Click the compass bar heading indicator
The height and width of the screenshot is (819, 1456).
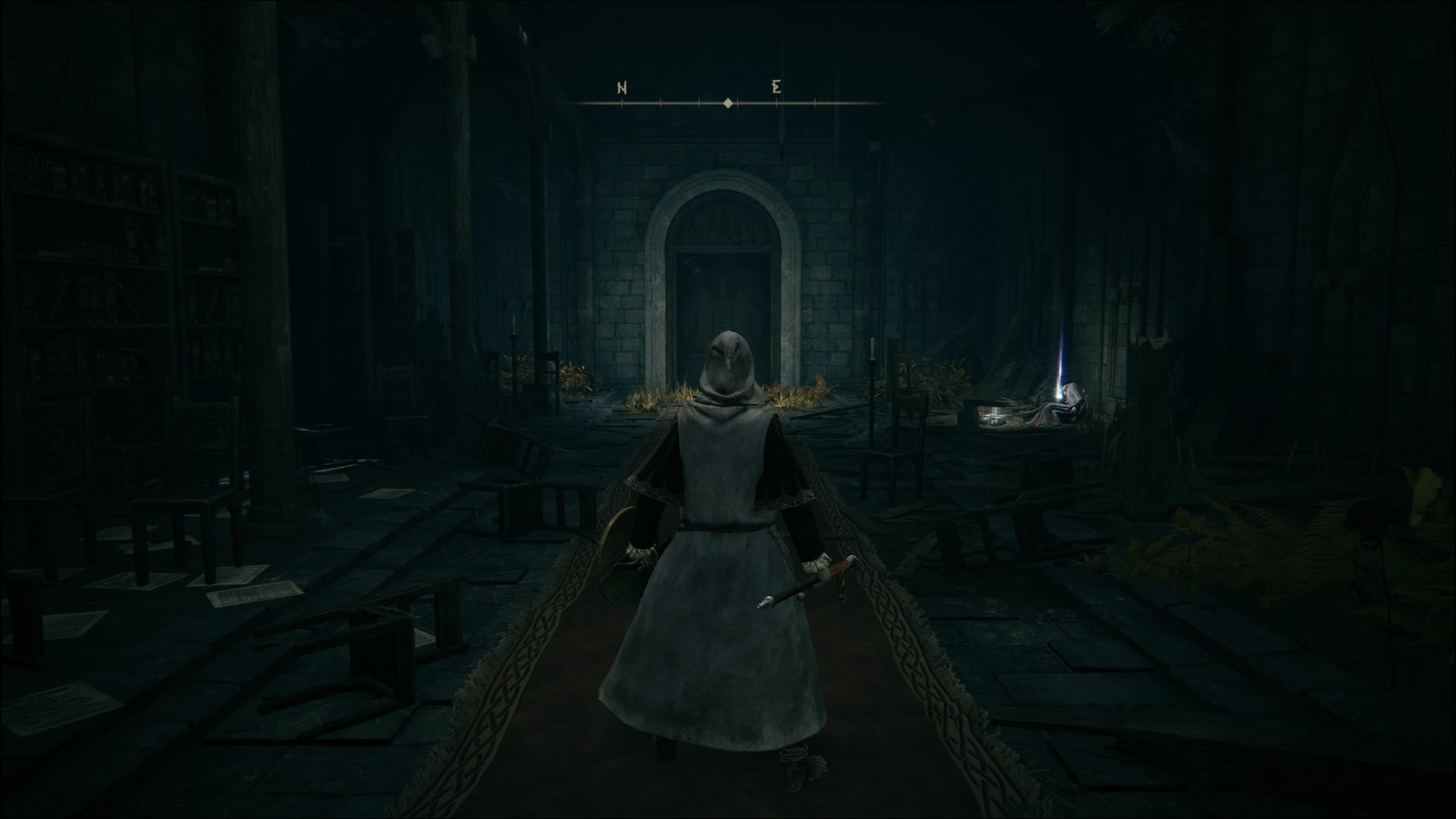728,104
